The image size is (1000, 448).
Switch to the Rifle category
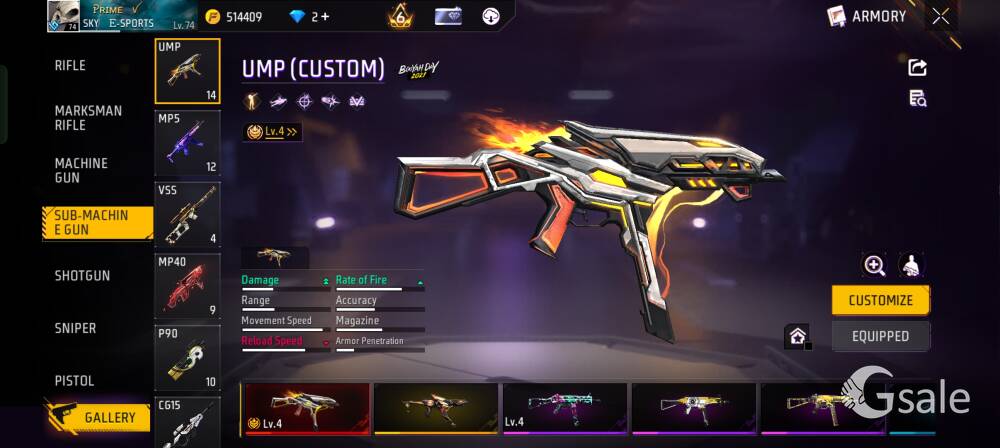pos(70,66)
